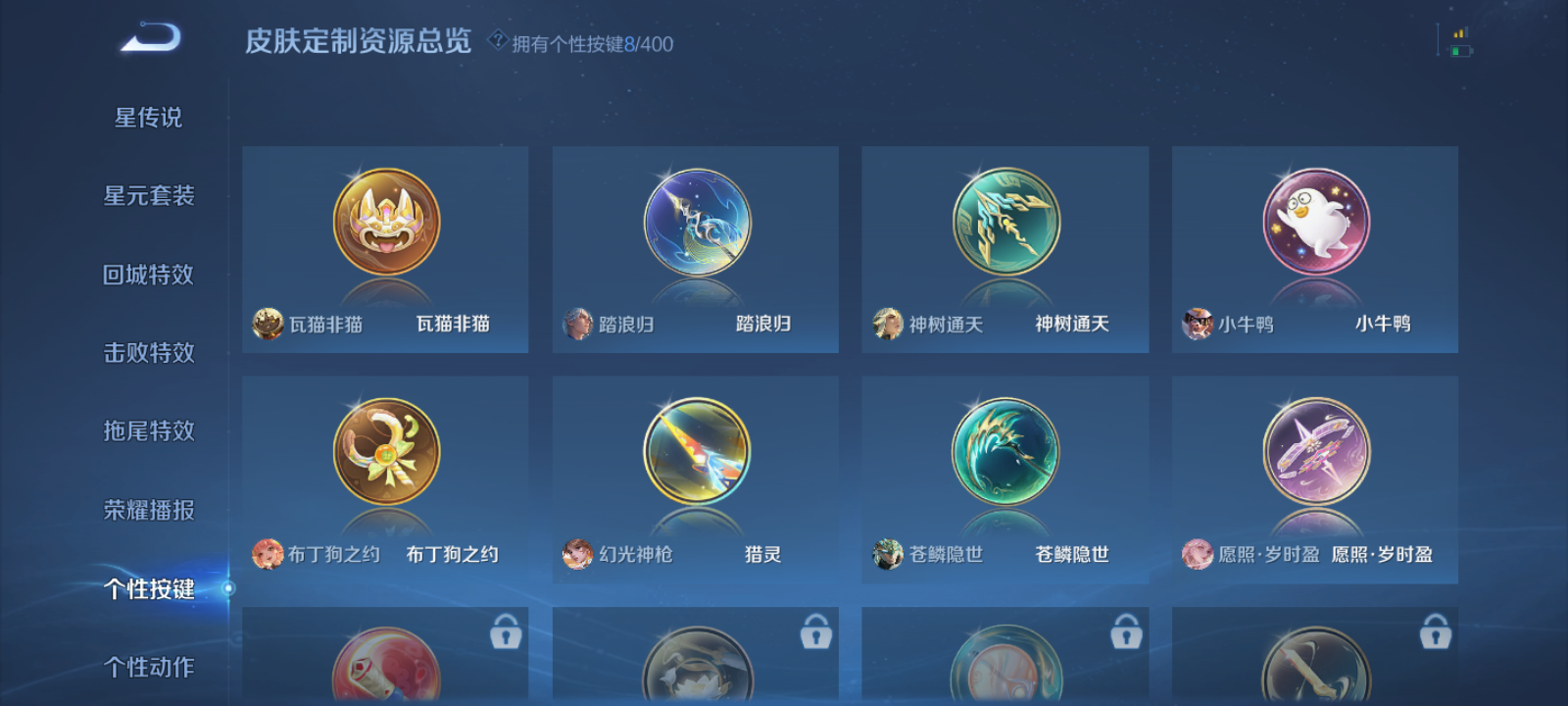Click the lock icon on the first locked item

pos(506,632)
